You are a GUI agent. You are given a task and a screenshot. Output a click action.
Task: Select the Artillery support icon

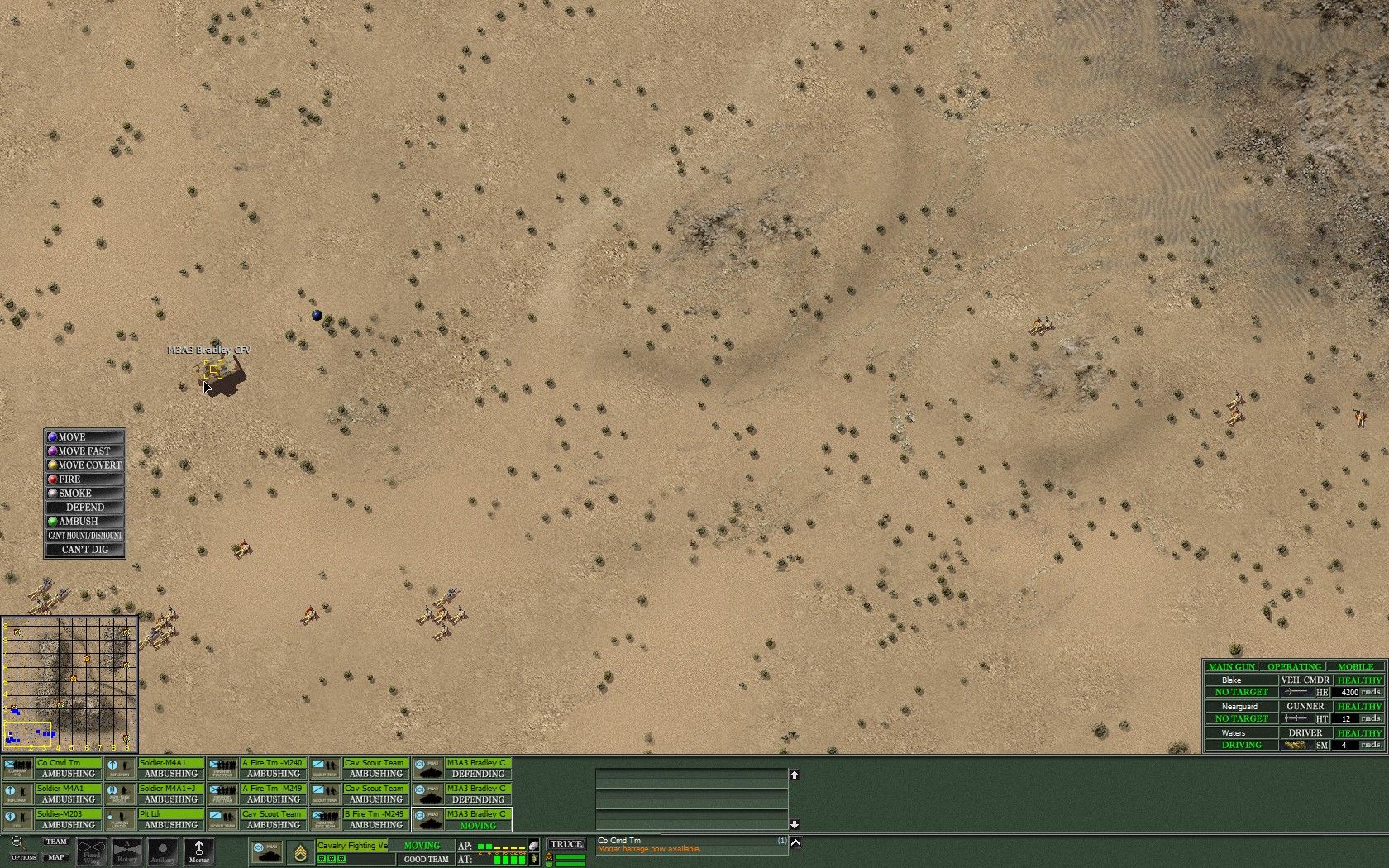tap(162, 851)
